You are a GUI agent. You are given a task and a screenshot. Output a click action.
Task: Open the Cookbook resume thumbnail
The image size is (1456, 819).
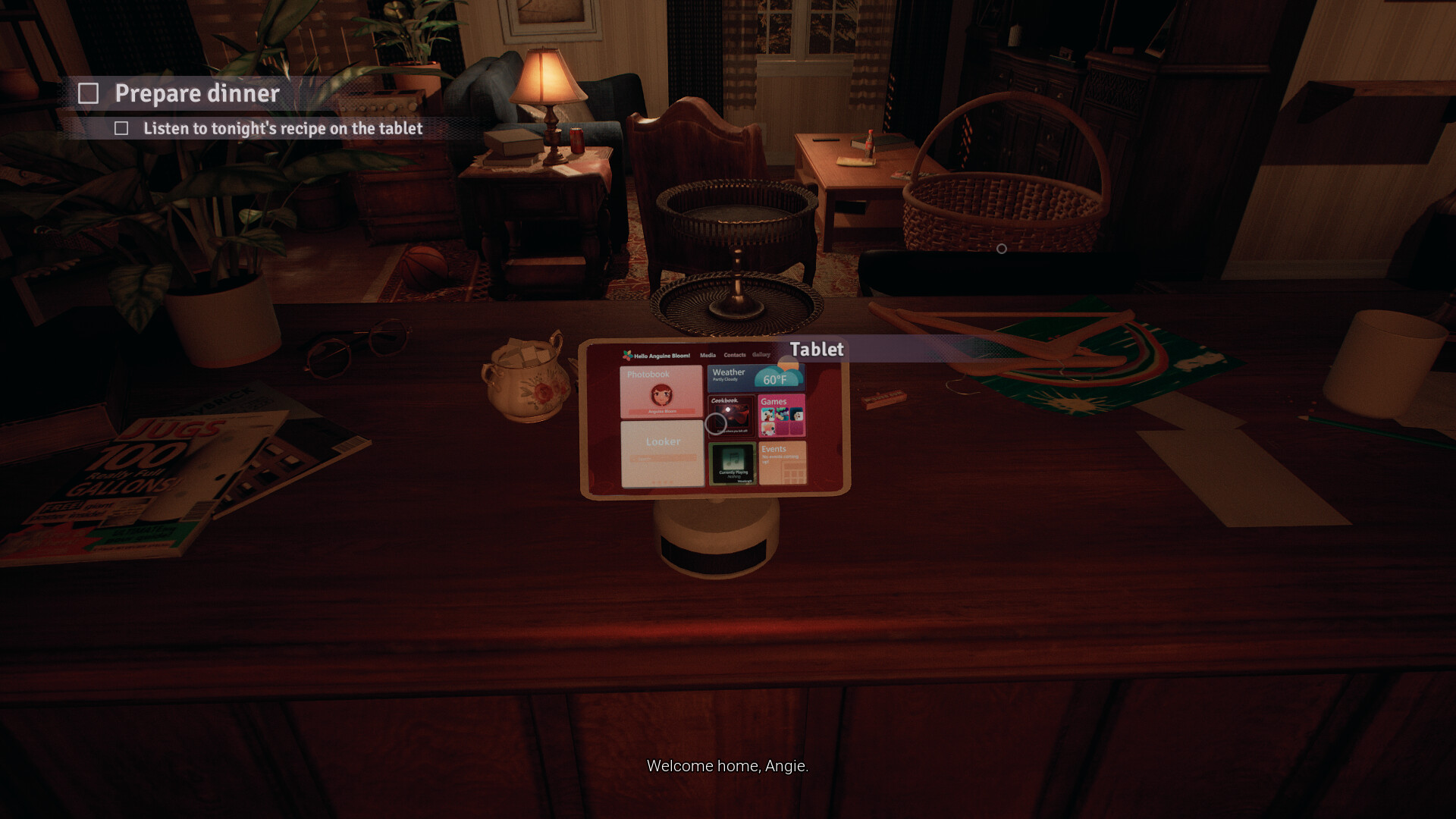733,417
